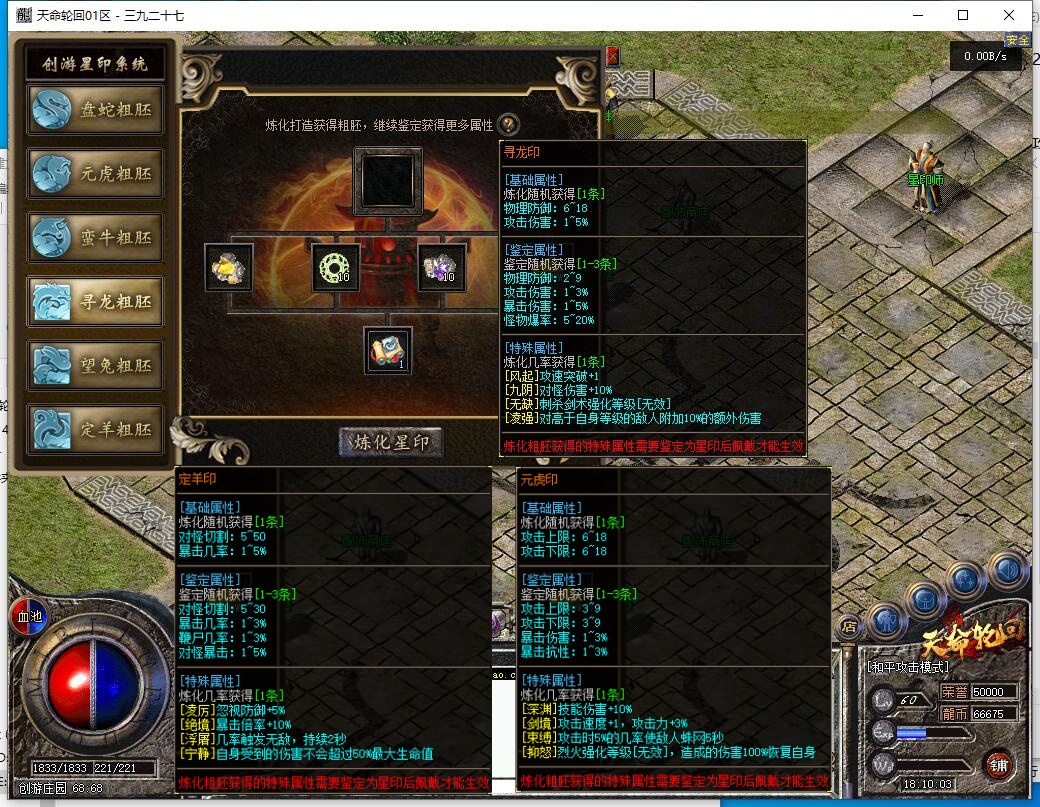Switch to the 元虎粗胚 entry
The height and width of the screenshot is (807, 1040).
click(x=95, y=174)
